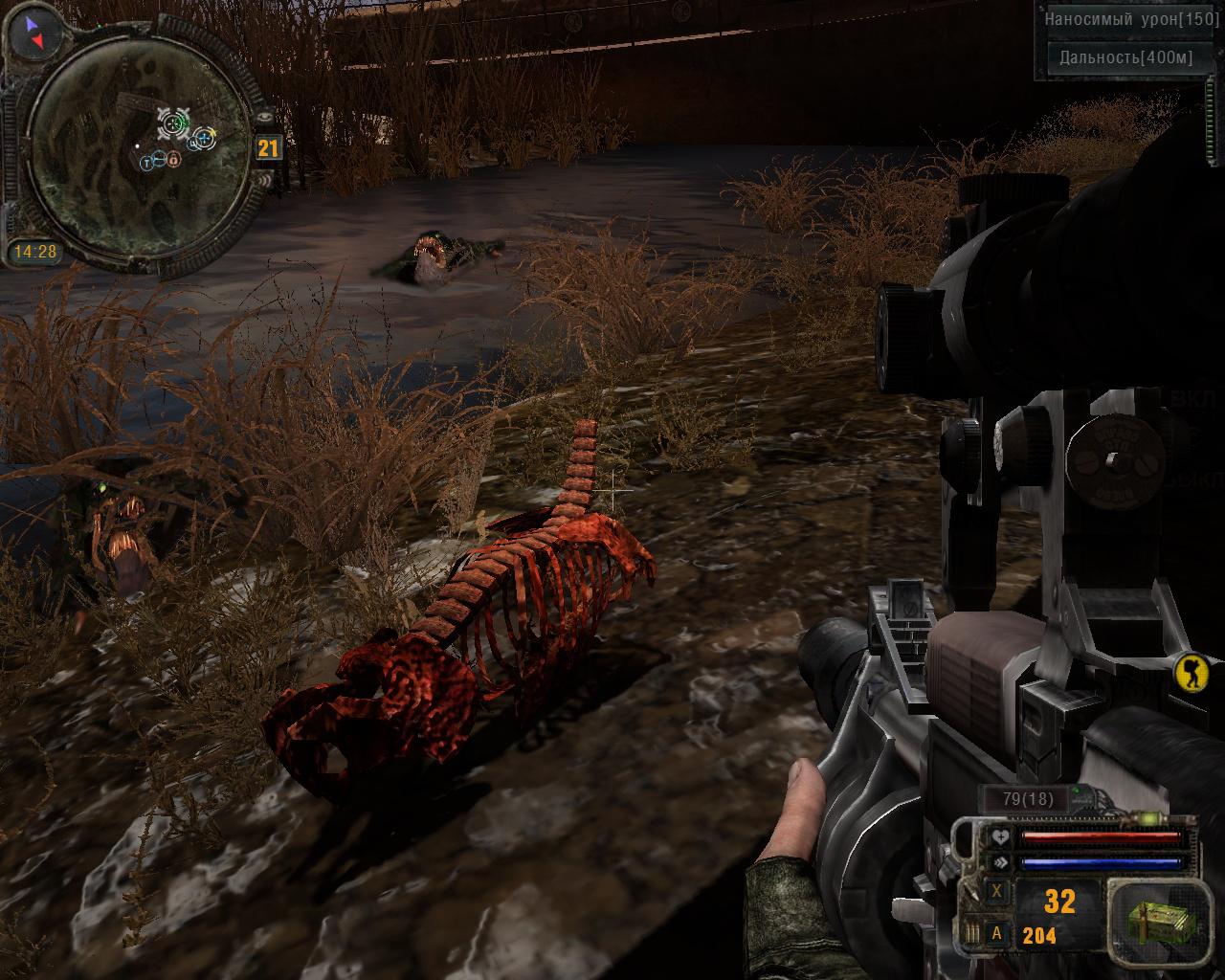This screenshot has width=1225, height=980.
Task: Toggle the "A" fire mode indicator
Action: click(x=997, y=933)
